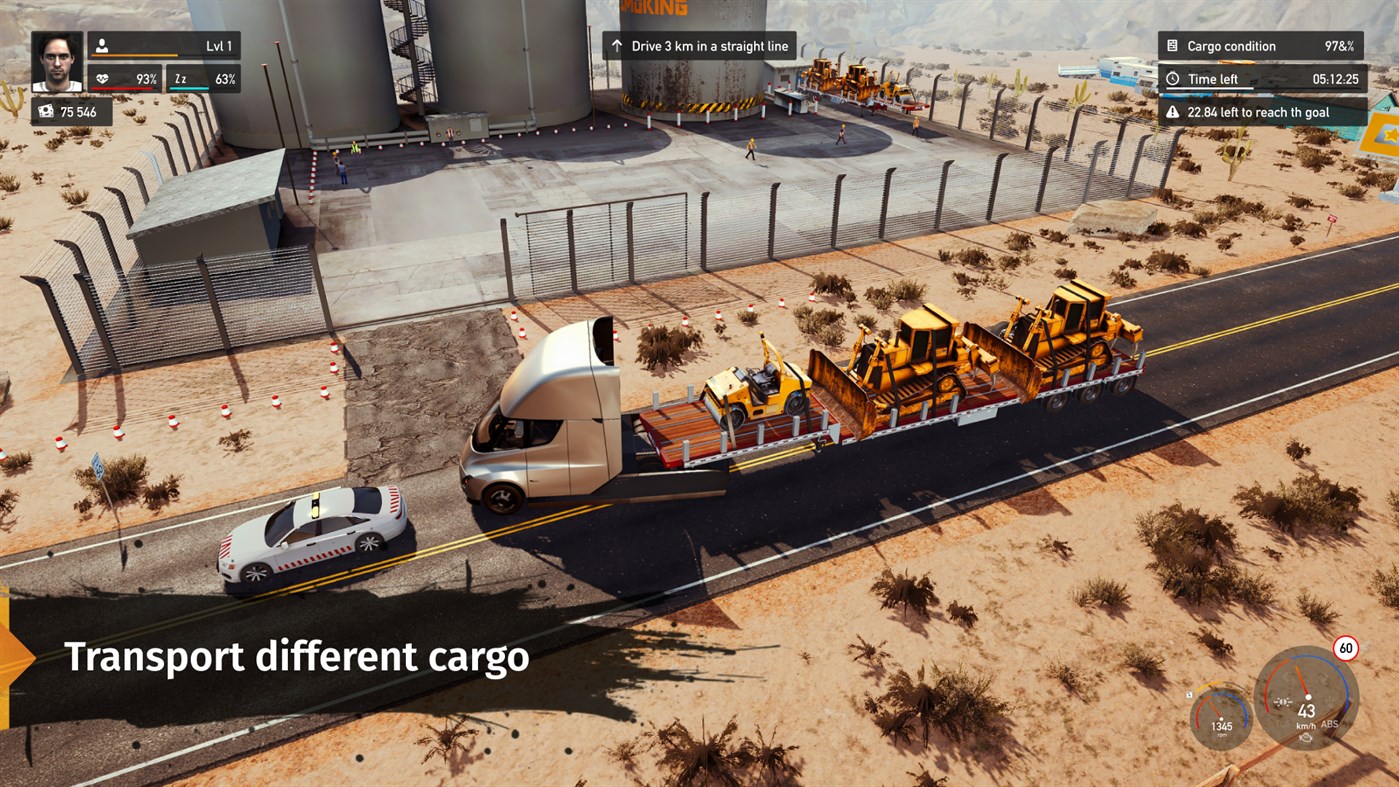
Task: Click the warning triangle beside the goal message
Action: pos(1172,112)
